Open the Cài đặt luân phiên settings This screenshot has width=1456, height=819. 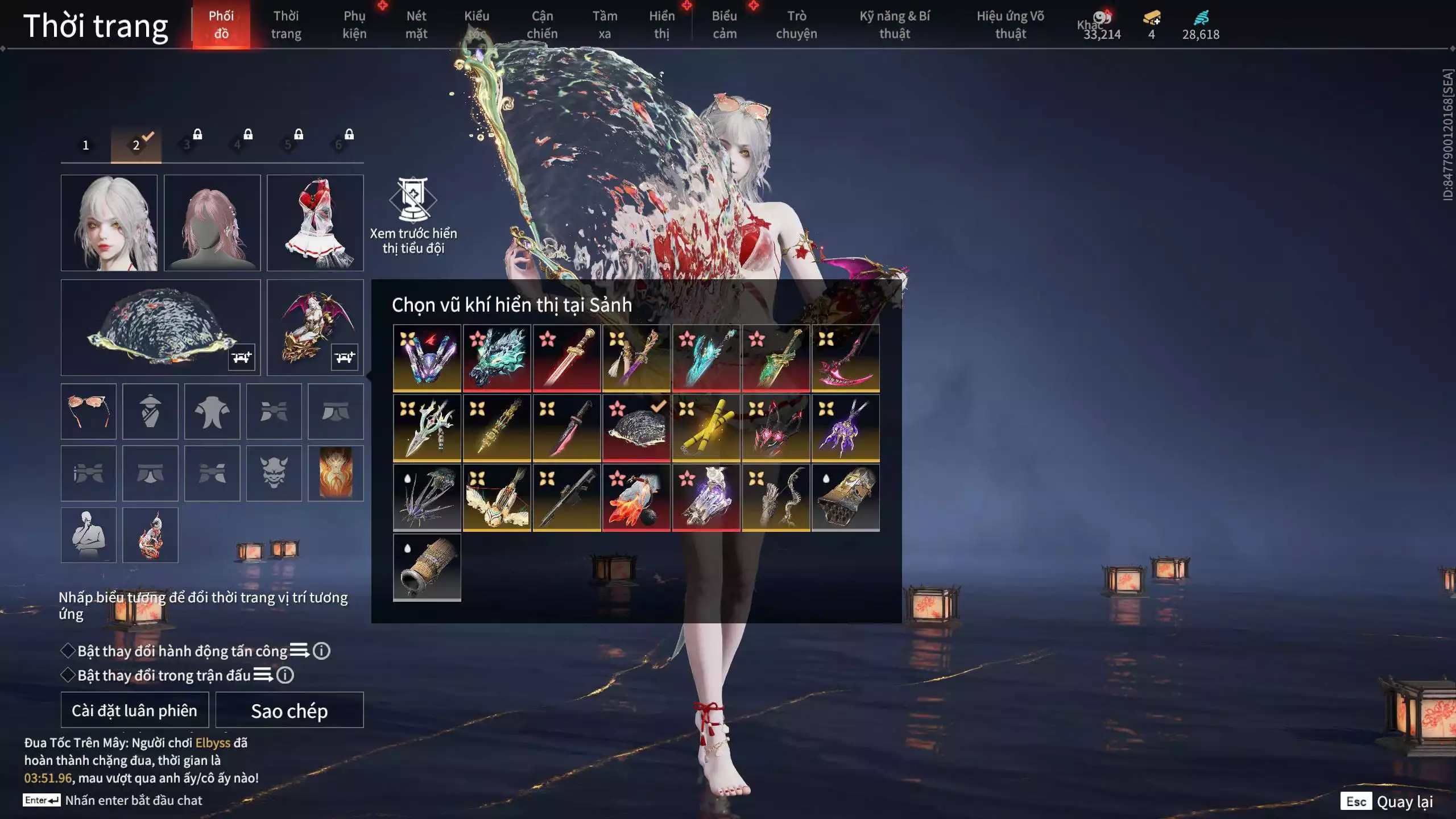(x=134, y=710)
